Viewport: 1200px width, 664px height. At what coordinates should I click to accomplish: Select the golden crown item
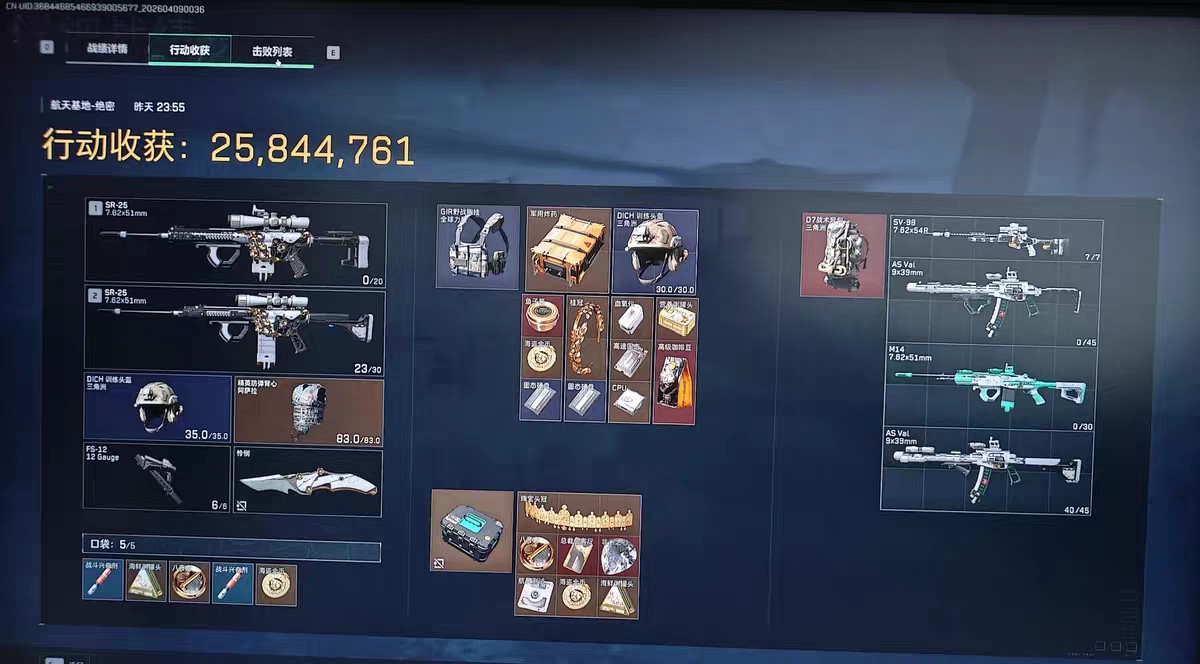pos(579,514)
